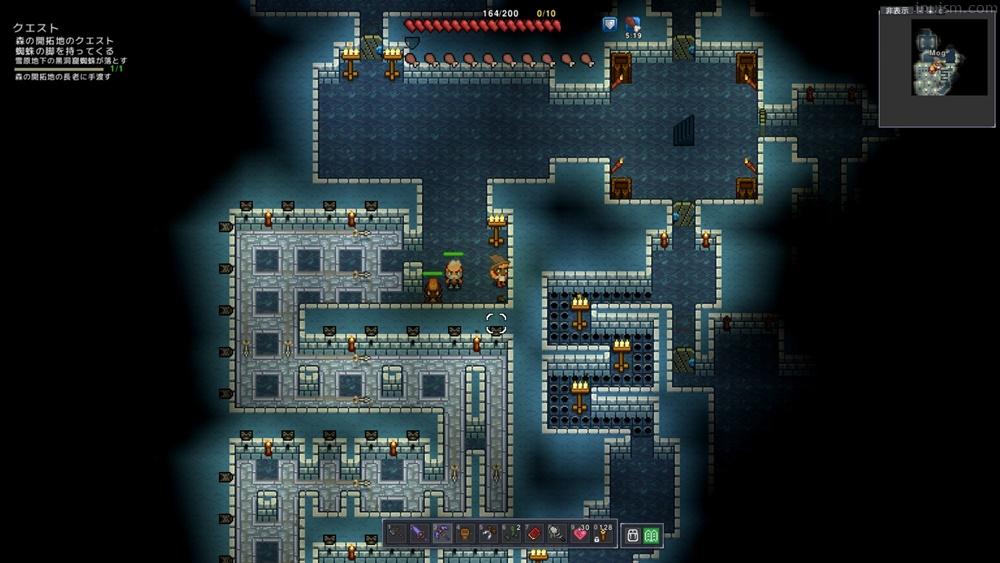The height and width of the screenshot is (563, 1000).
Task: Open the green journal book button
Action: [651, 535]
